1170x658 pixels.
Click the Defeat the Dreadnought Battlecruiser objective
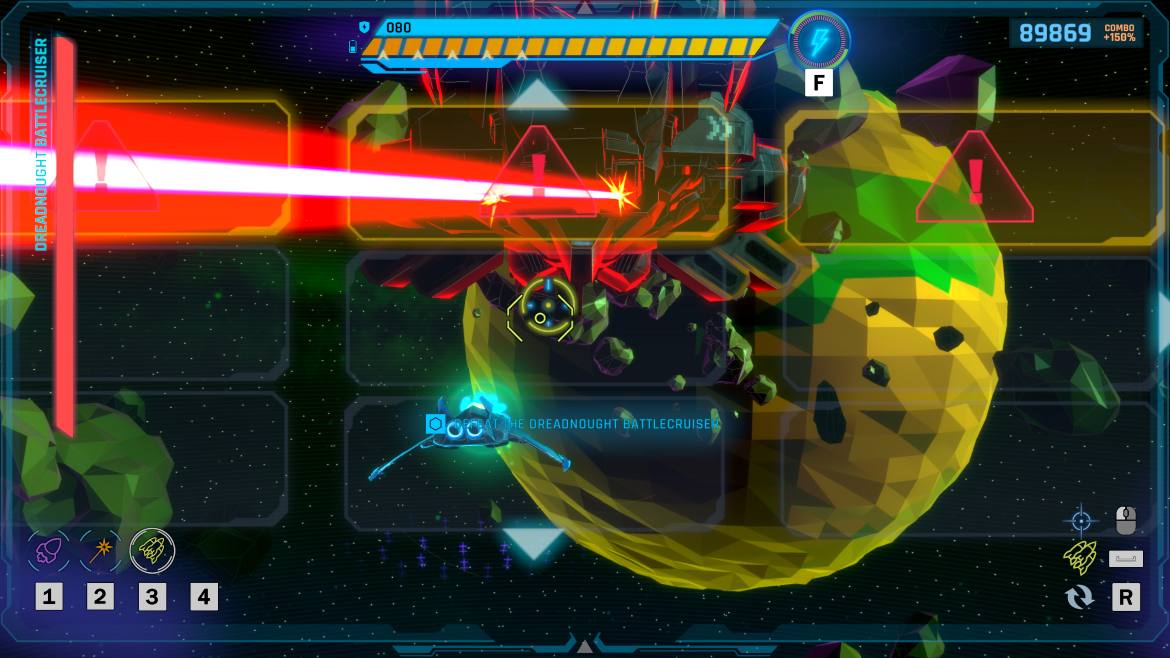pyautogui.click(x=575, y=424)
